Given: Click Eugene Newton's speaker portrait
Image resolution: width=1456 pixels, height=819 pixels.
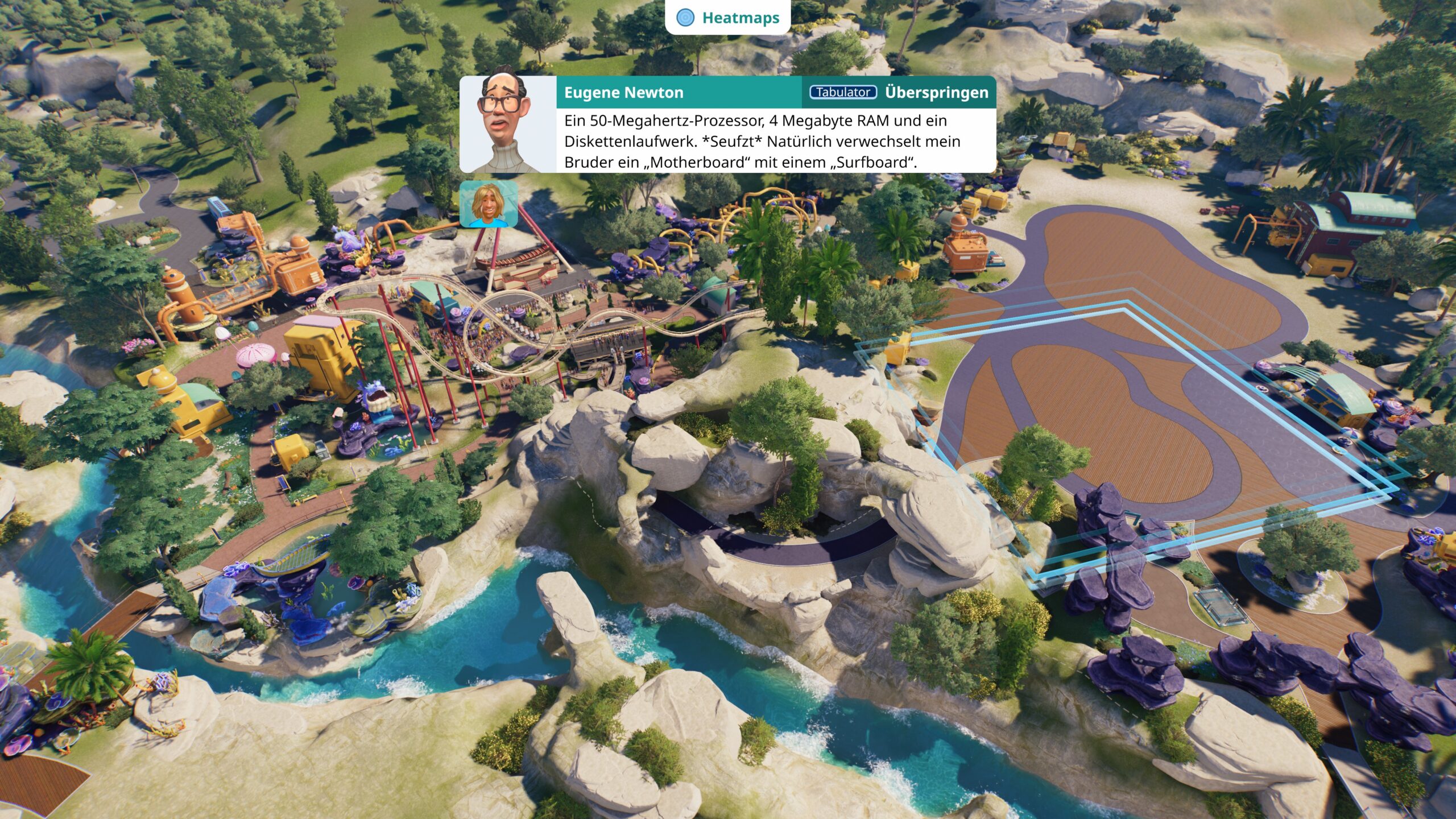Looking at the screenshot, I should 508,125.
